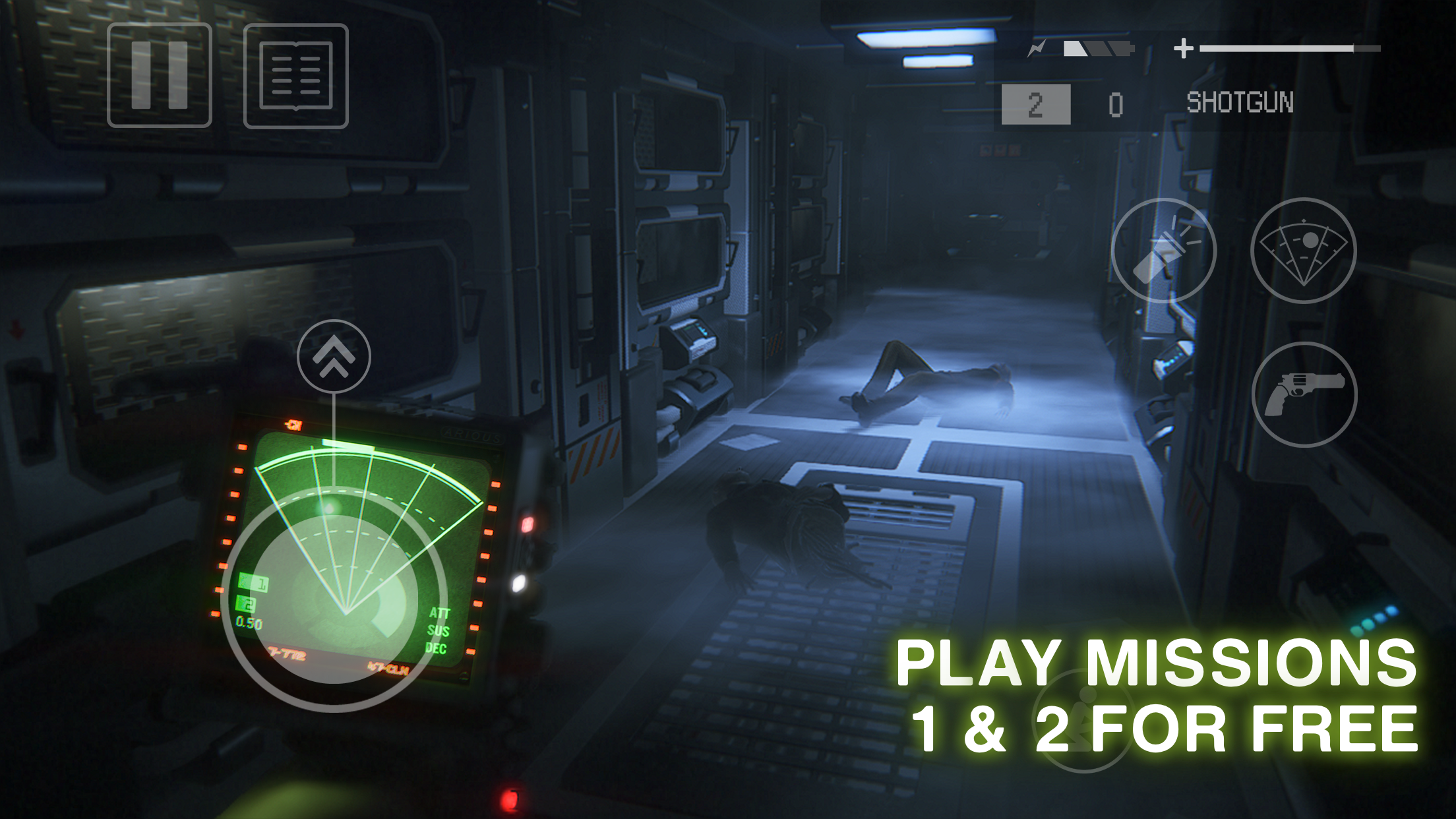1456x819 pixels.
Task: Tap the DEC mode label on the tracker
Action: pos(439,649)
